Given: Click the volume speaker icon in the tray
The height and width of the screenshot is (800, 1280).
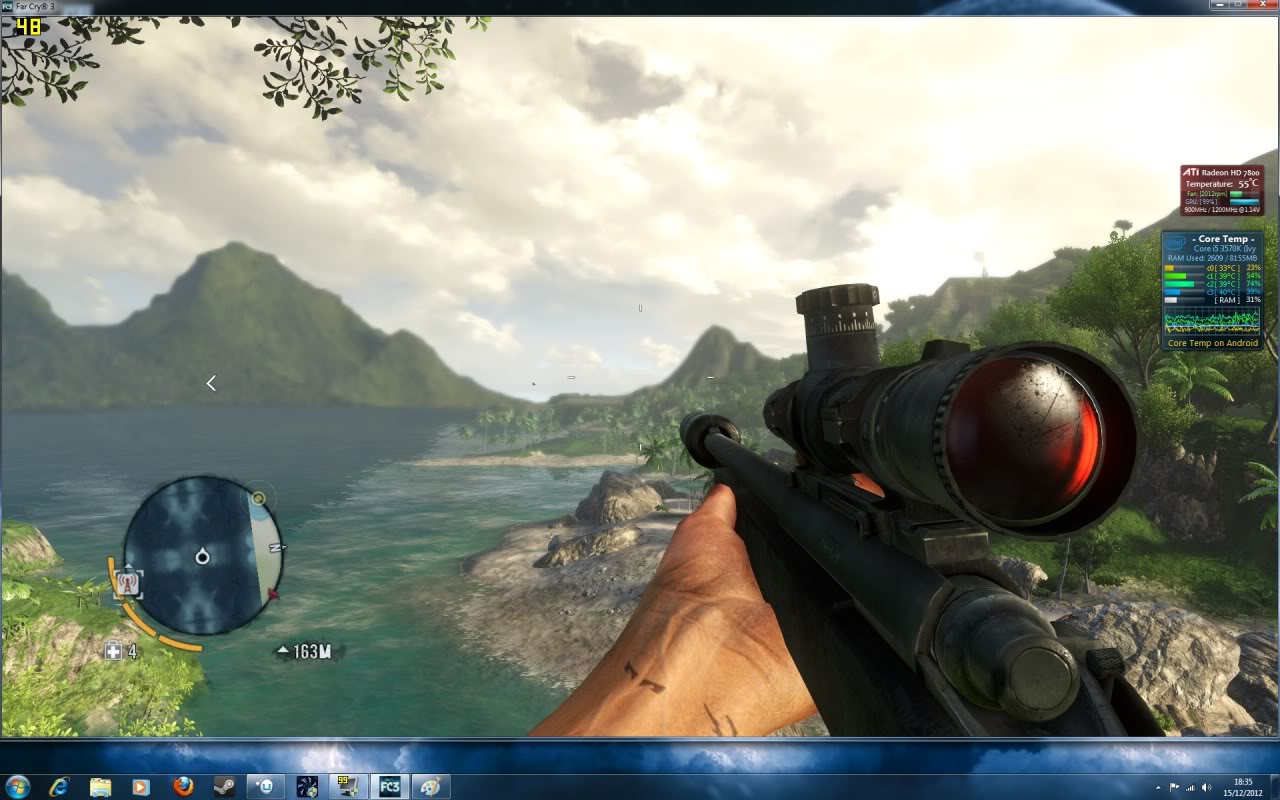Looking at the screenshot, I should click(x=1206, y=787).
